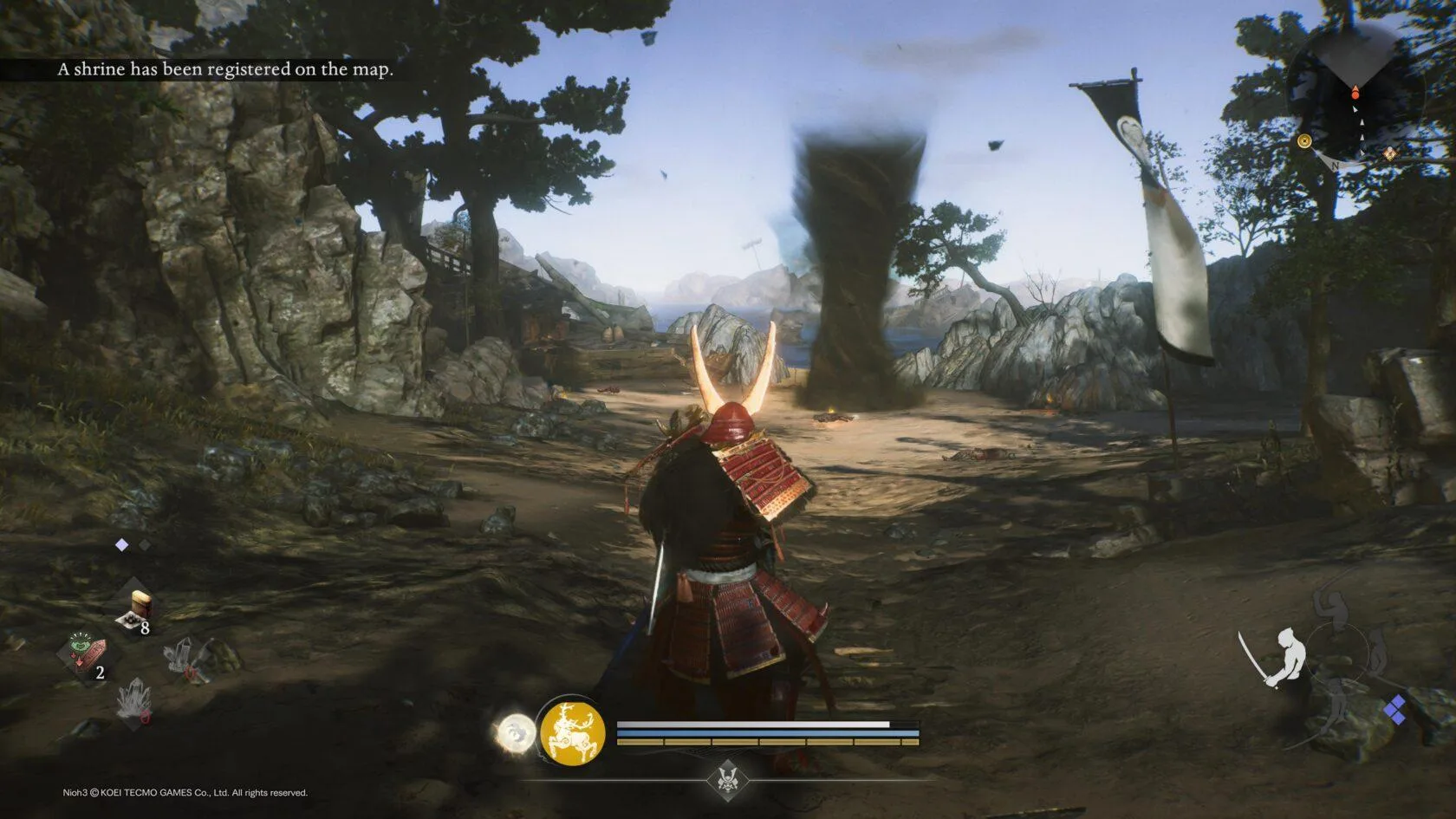Click the golden deer guardian spirit emblem

tap(572, 732)
